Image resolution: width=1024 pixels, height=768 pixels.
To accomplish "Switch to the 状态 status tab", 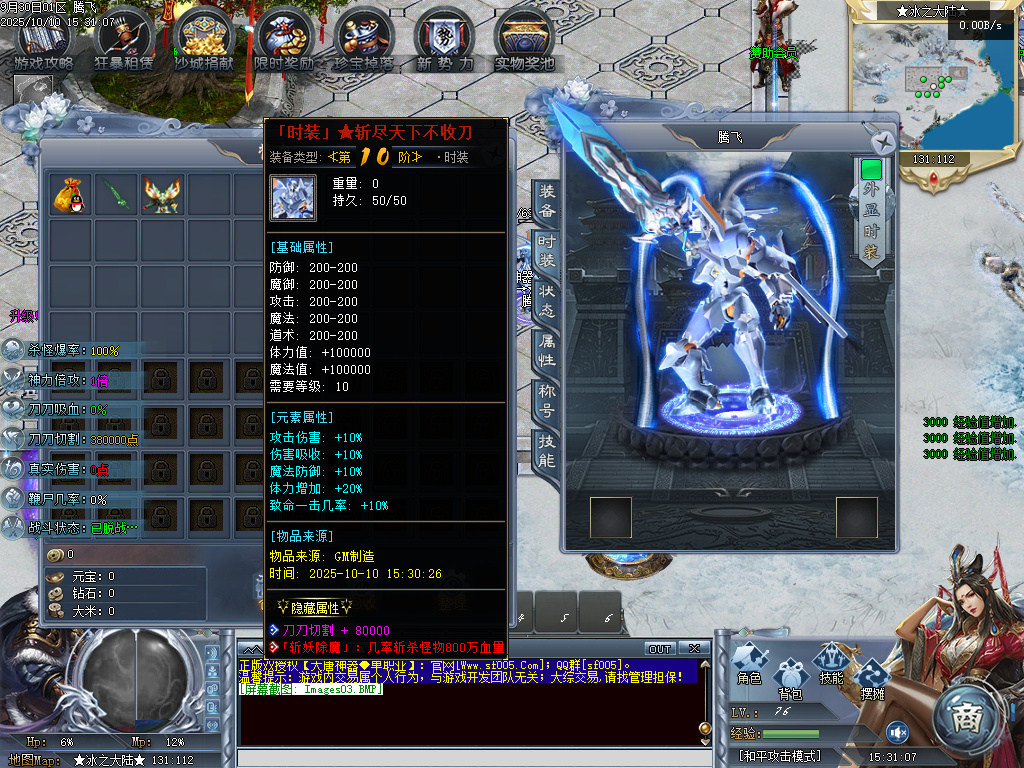I will click(x=547, y=301).
